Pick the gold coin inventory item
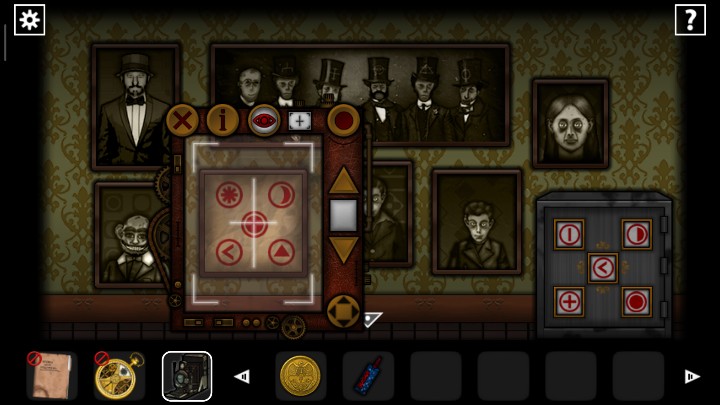Viewport: 720px width, 405px height. click(x=300, y=376)
